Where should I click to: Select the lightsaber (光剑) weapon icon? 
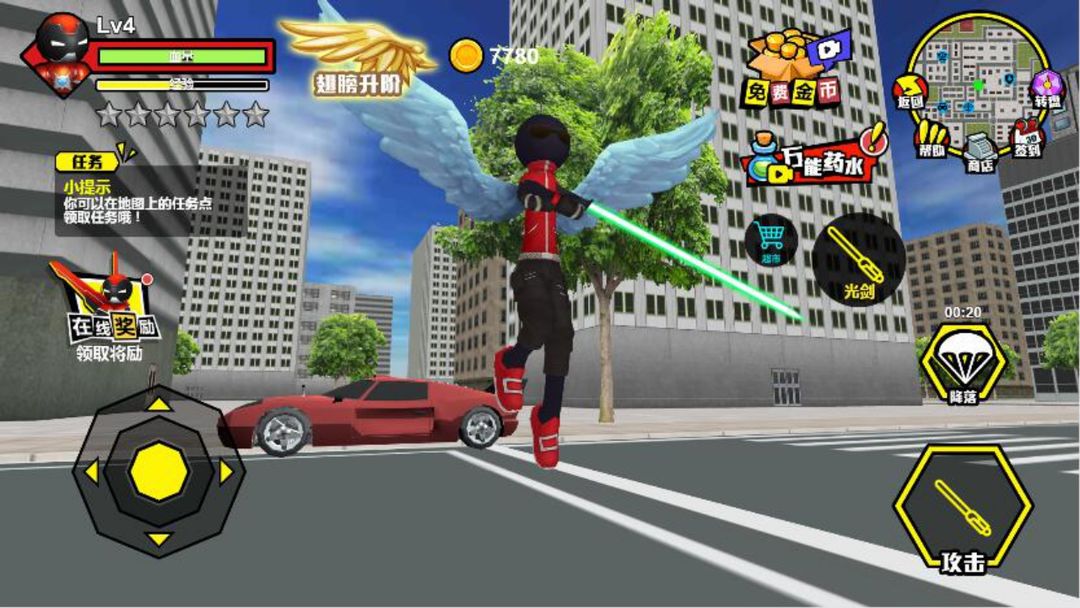point(859,258)
